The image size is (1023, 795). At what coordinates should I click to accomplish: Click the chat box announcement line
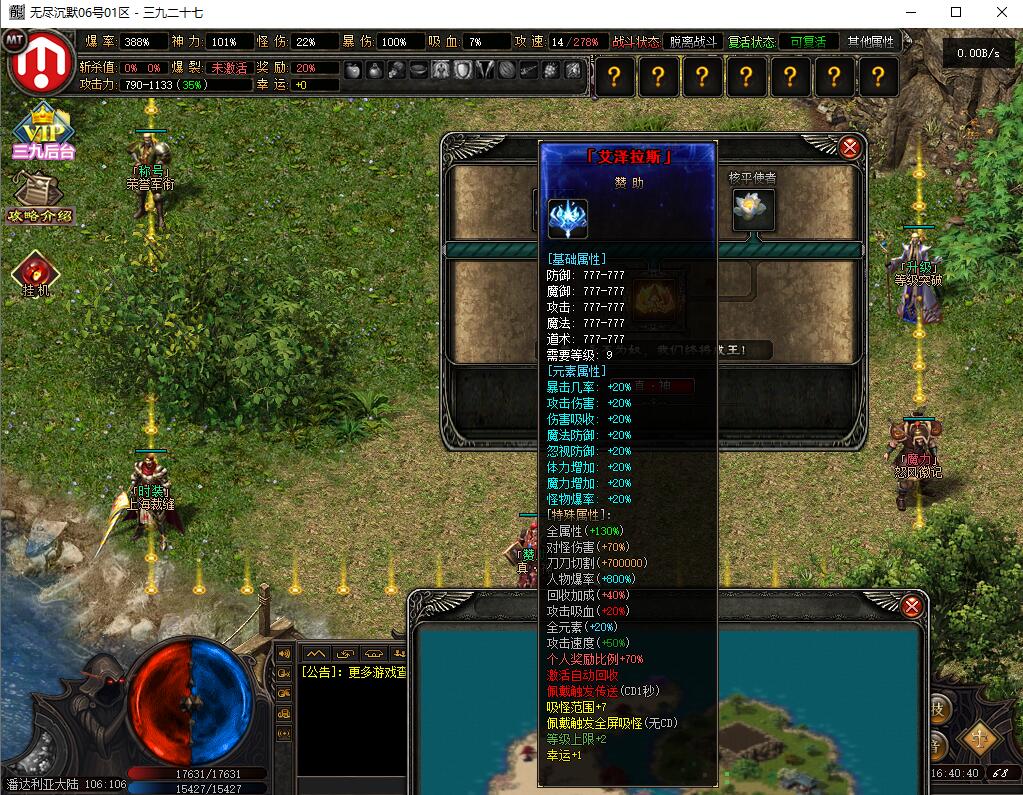click(x=353, y=672)
